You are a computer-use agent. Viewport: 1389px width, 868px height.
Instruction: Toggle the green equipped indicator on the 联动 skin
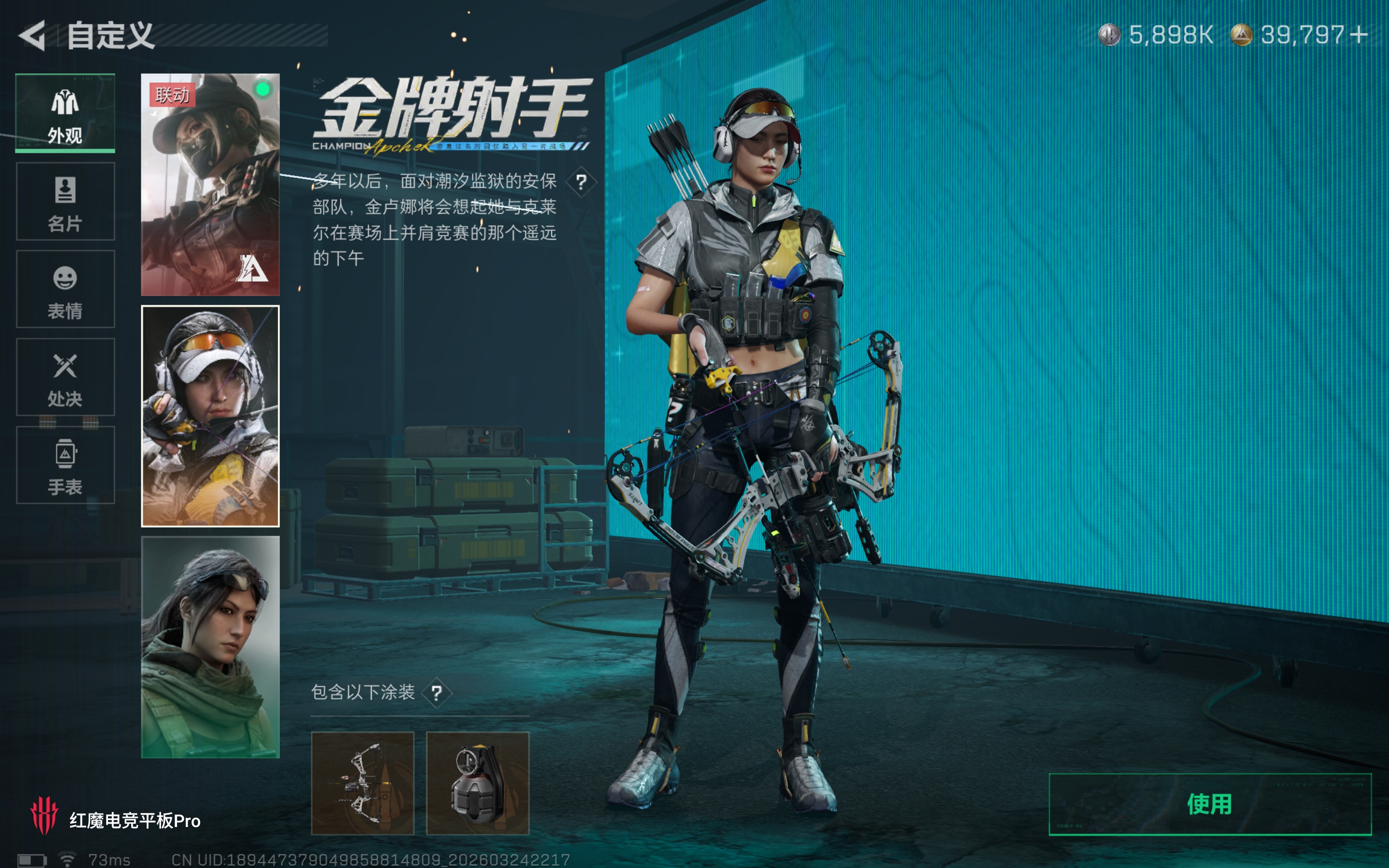click(263, 90)
